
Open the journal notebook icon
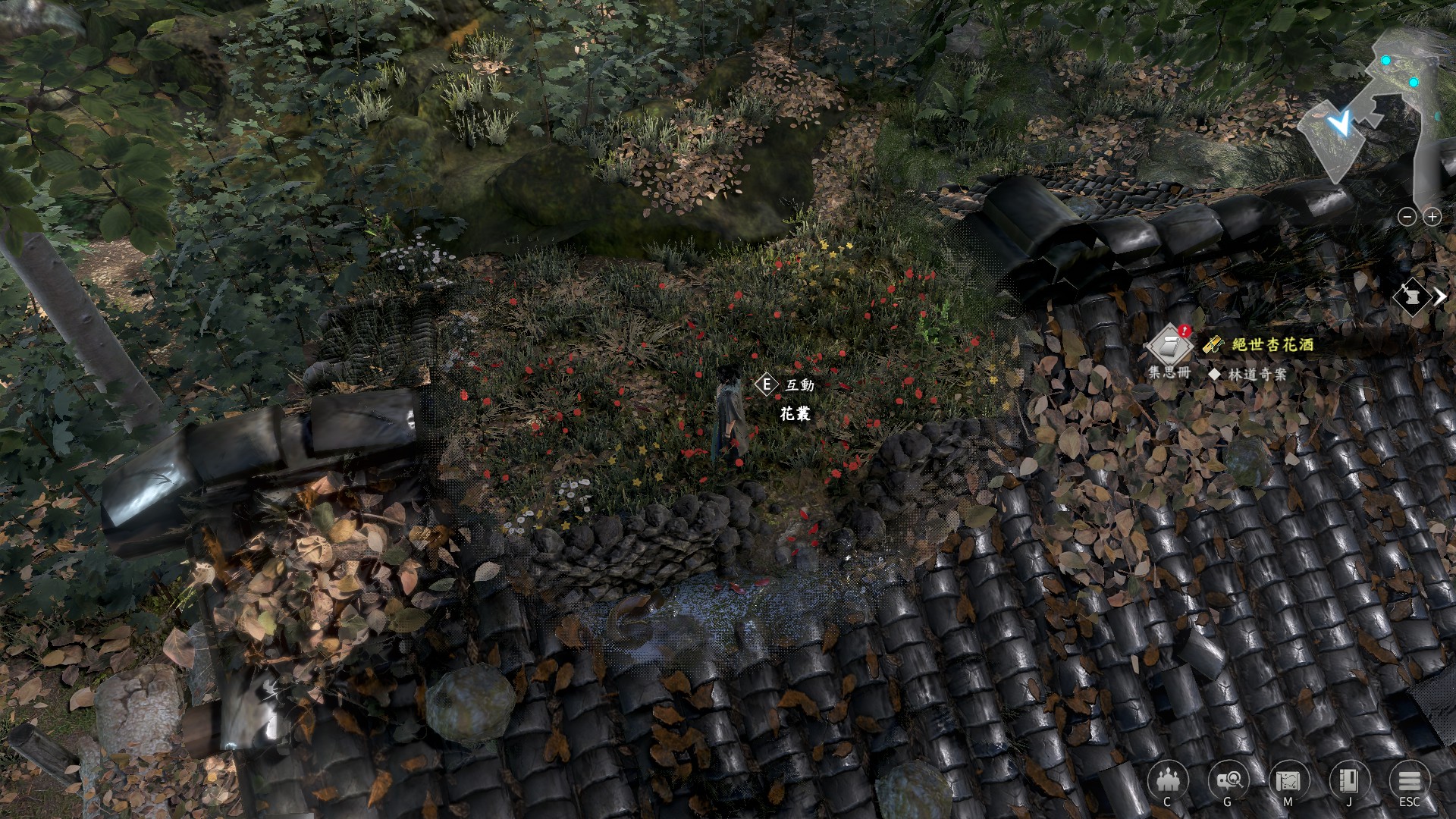tap(1349, 780)
